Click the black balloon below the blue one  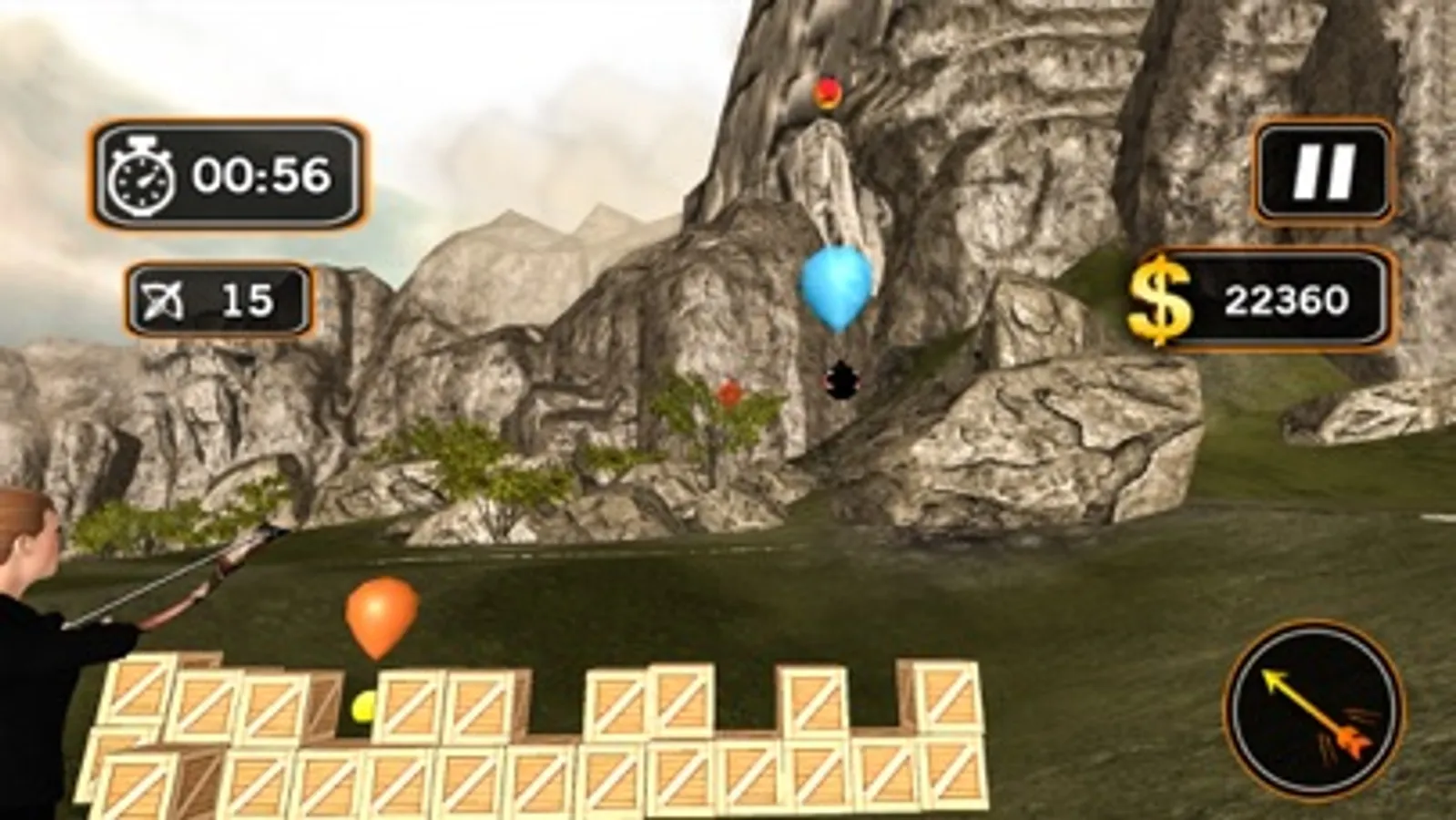(x=838, y=375)
